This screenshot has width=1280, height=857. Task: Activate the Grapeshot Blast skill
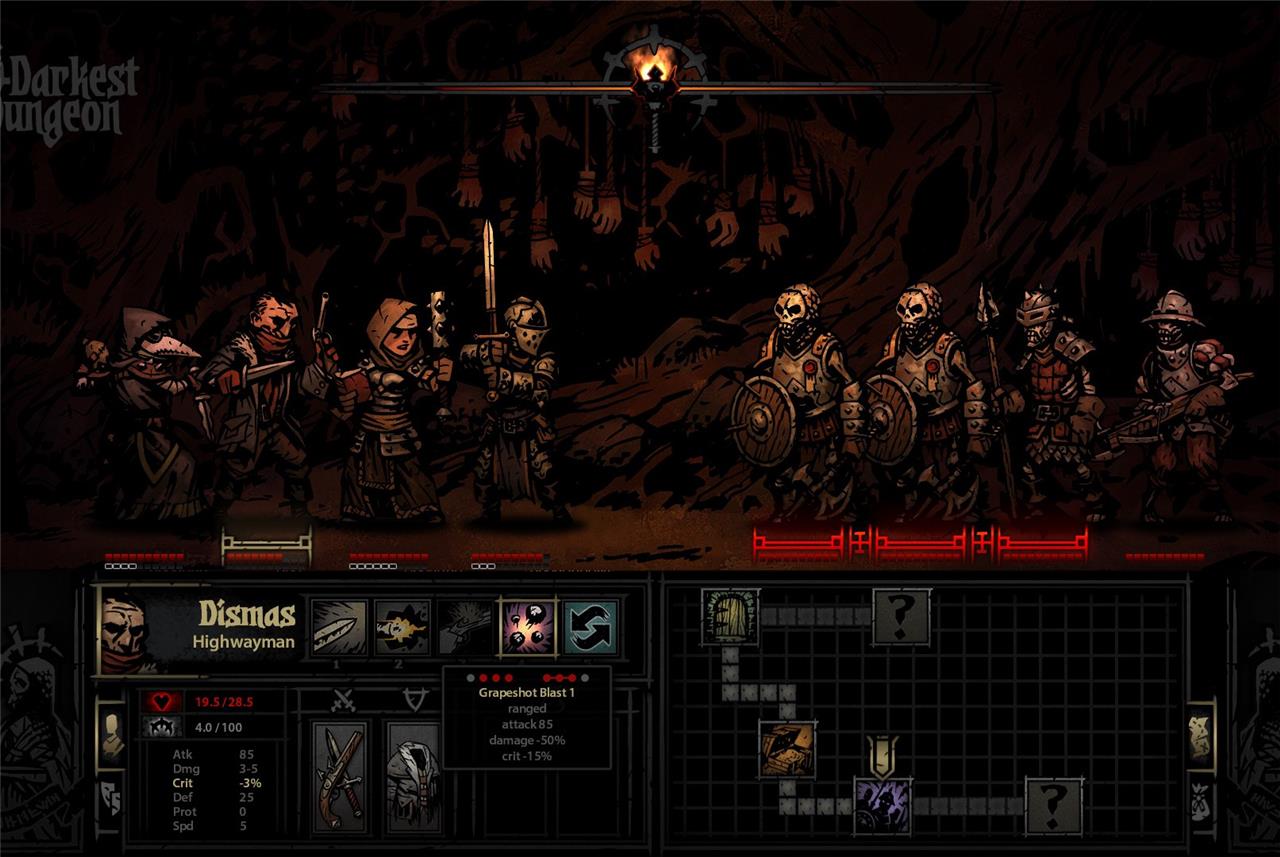click(x=528, y=628)
